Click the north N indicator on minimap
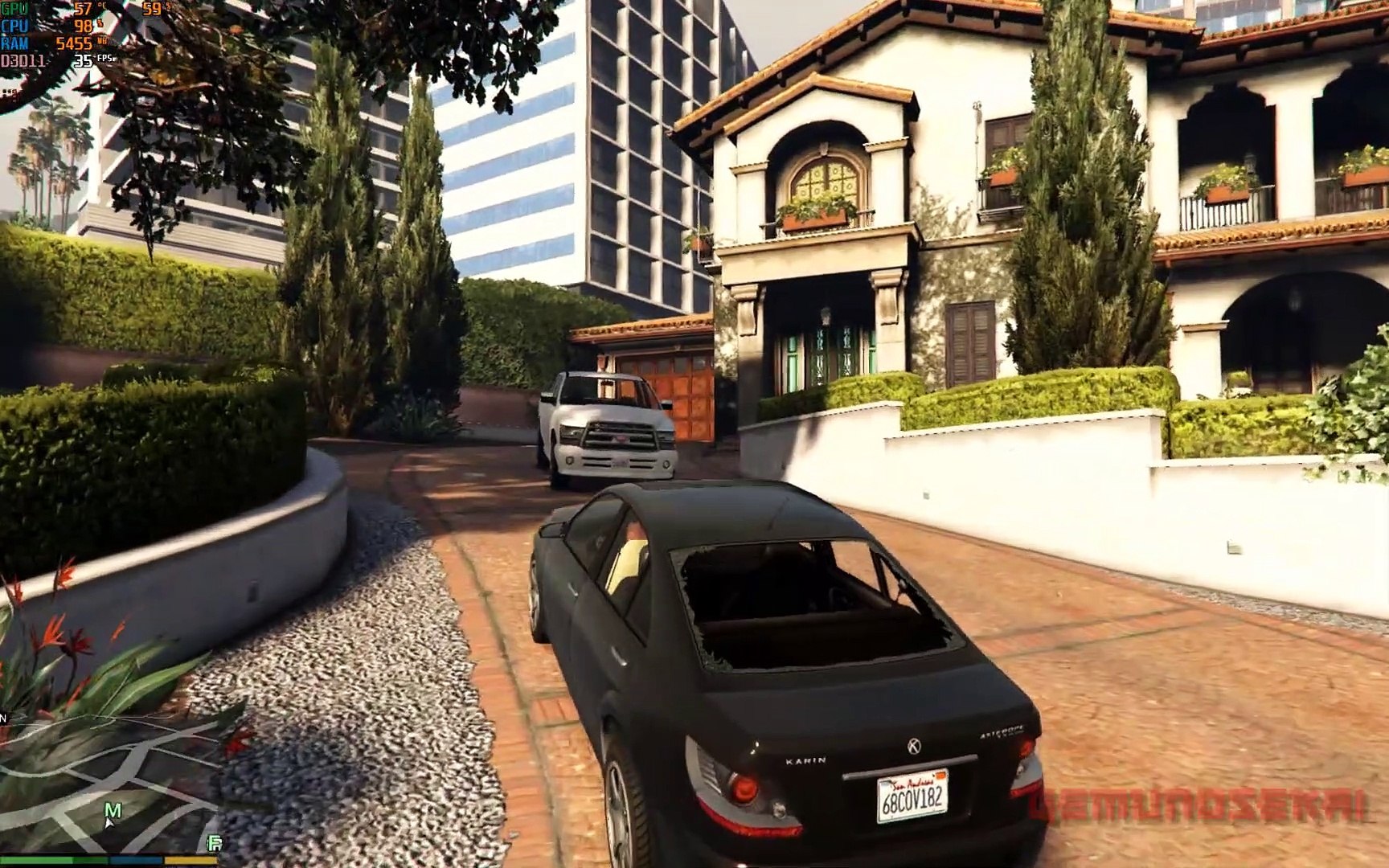Image resolution: width=1389 pixels, height=868 pixels. pos(3,718)
